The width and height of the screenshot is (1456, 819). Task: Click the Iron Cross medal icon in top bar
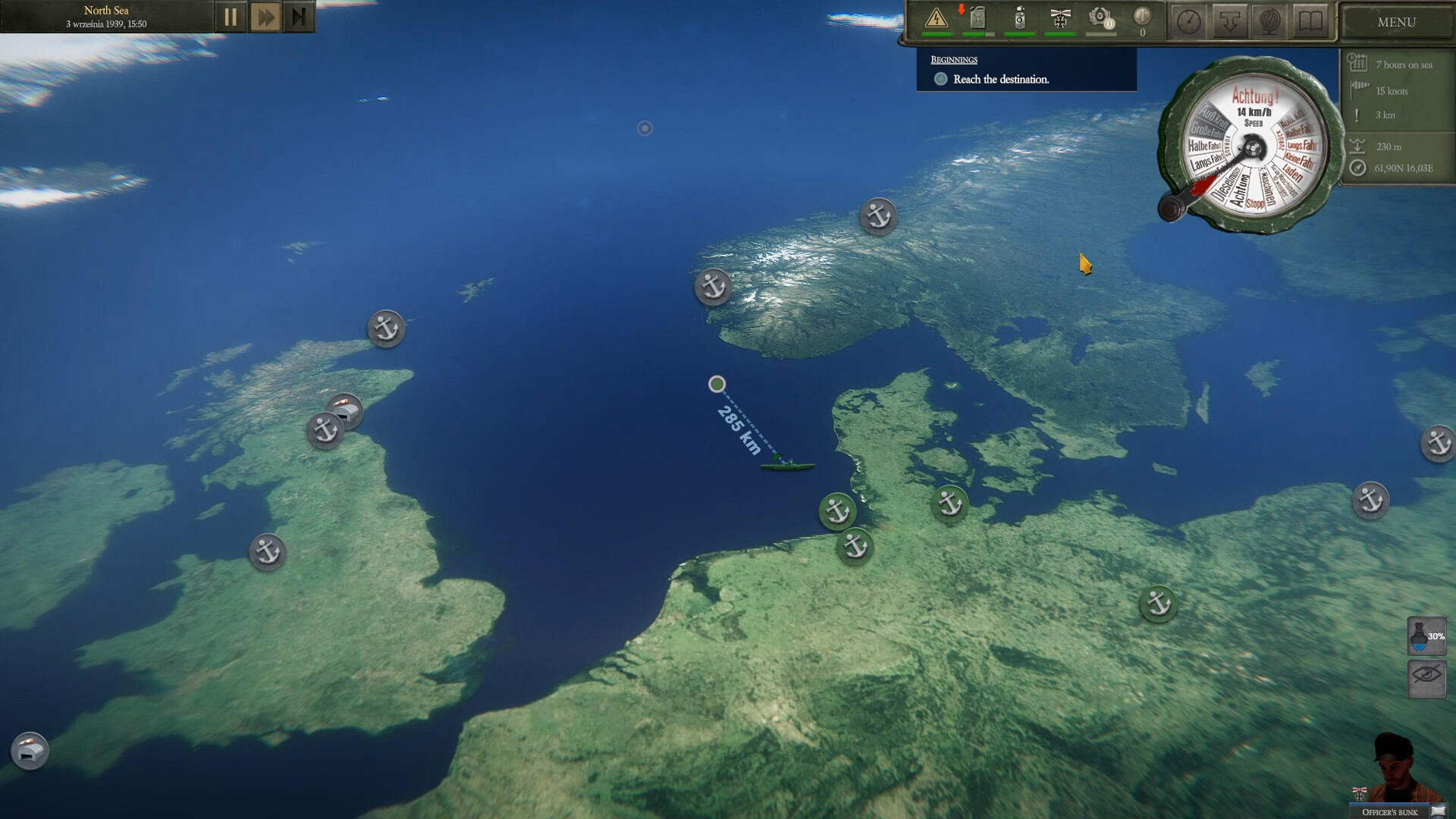coord(1059,18)
